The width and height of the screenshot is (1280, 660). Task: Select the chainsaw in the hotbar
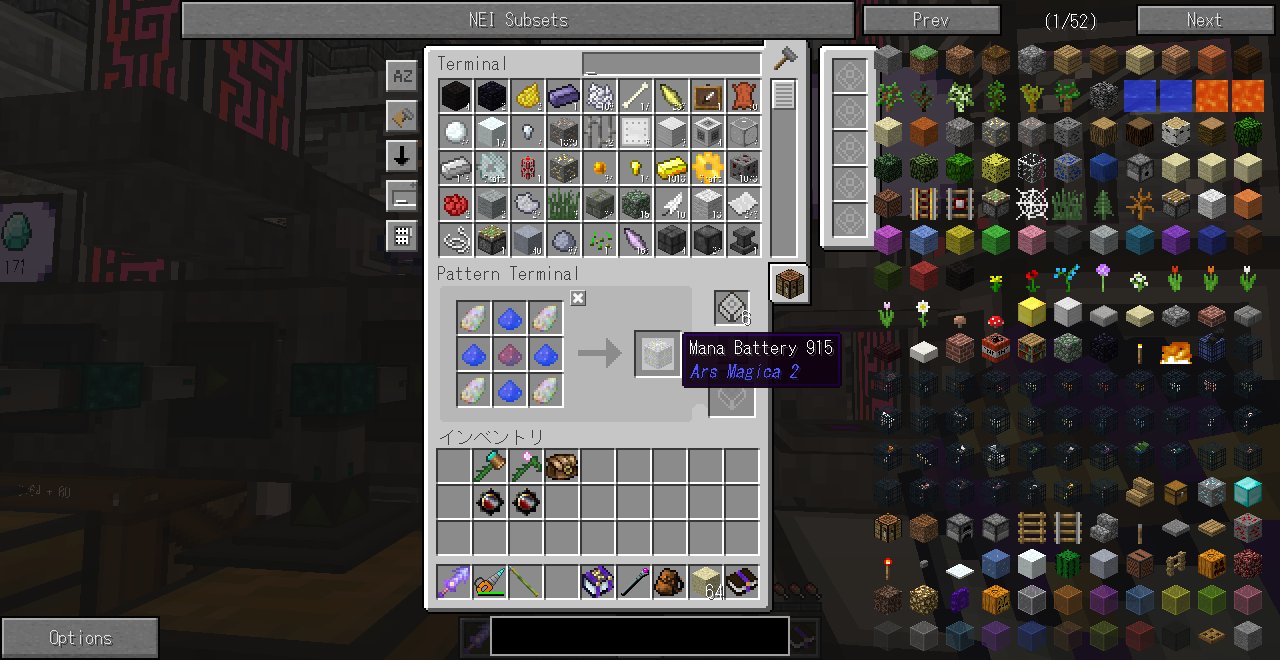490,581
